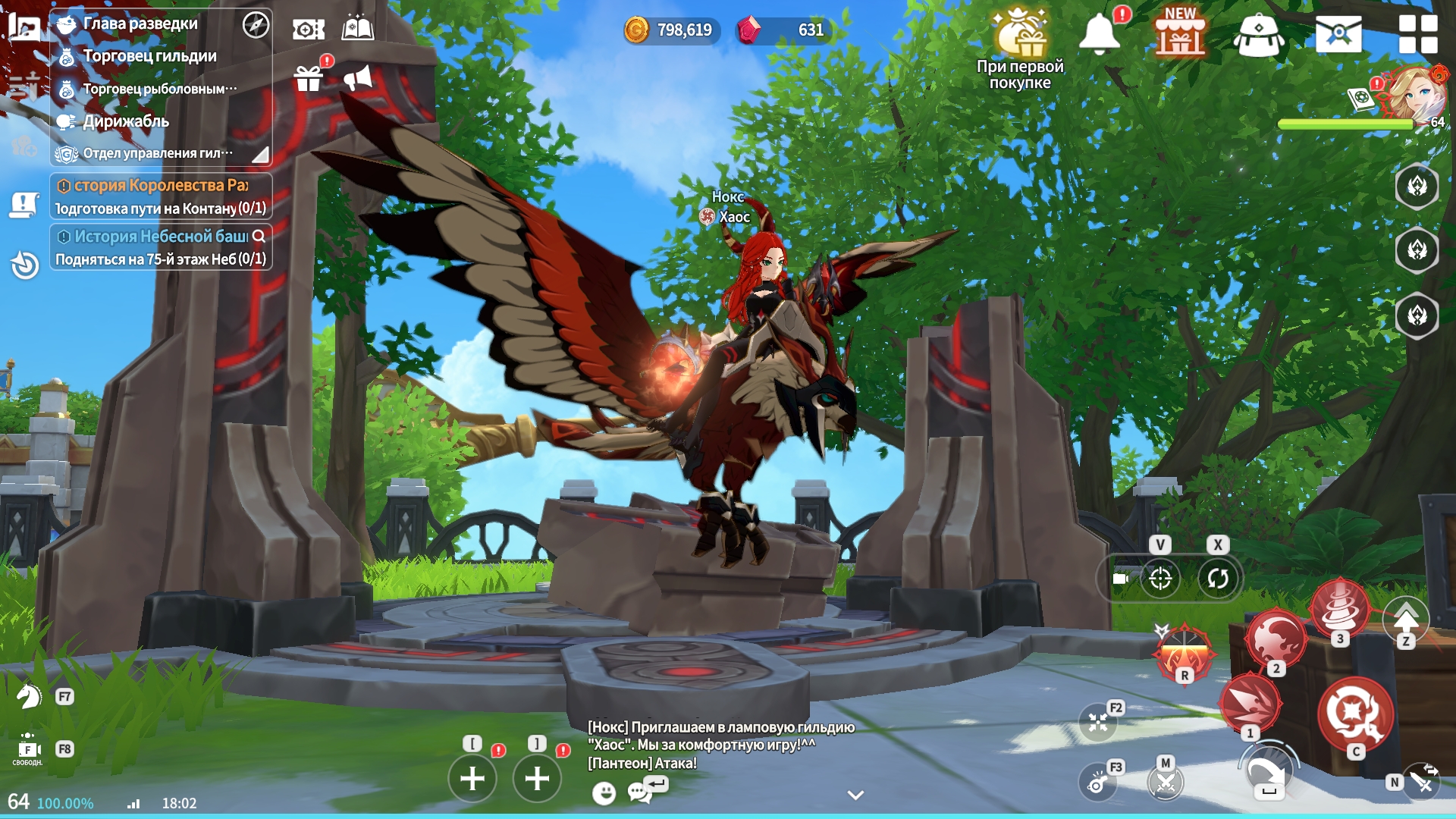Toggle the horse mount icon
Screen dimensions: 1456x819
tap(29, 696)
